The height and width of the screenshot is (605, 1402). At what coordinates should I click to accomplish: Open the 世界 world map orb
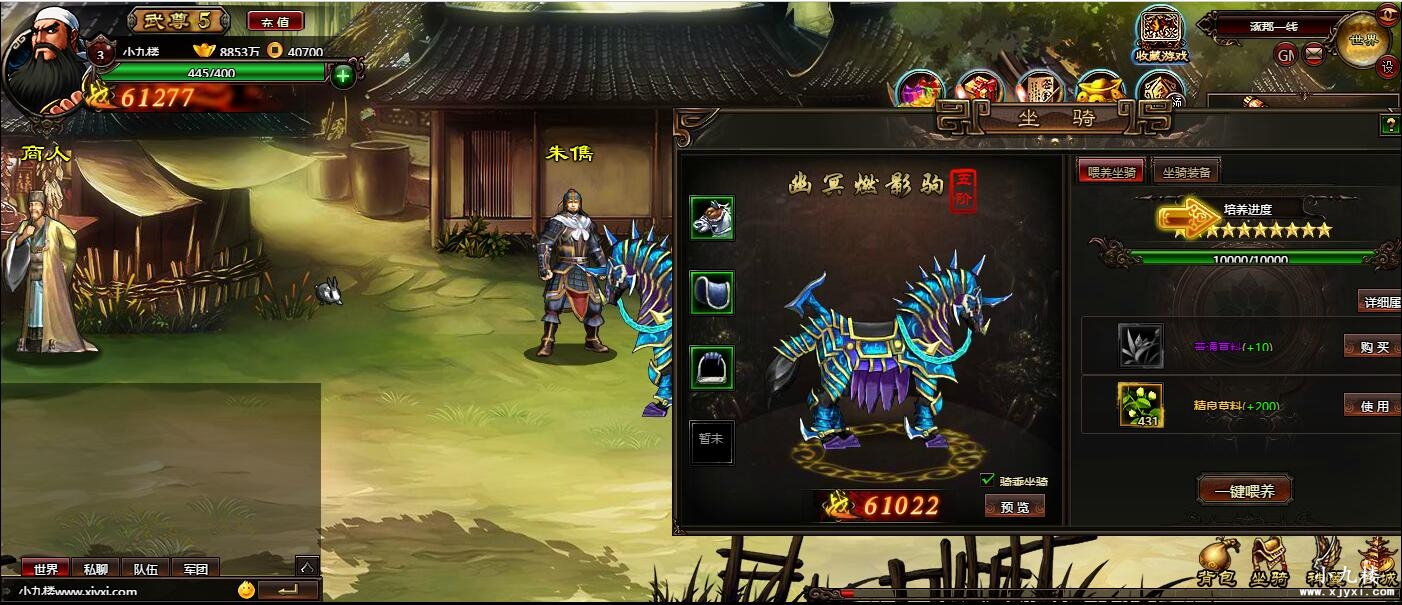[x=1362, y=40]
